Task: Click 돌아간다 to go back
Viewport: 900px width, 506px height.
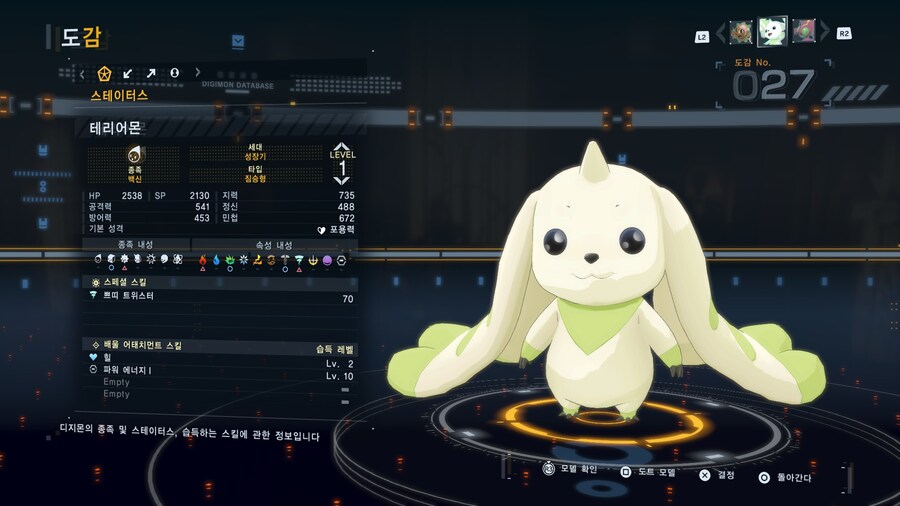Action: click(786, 477)
